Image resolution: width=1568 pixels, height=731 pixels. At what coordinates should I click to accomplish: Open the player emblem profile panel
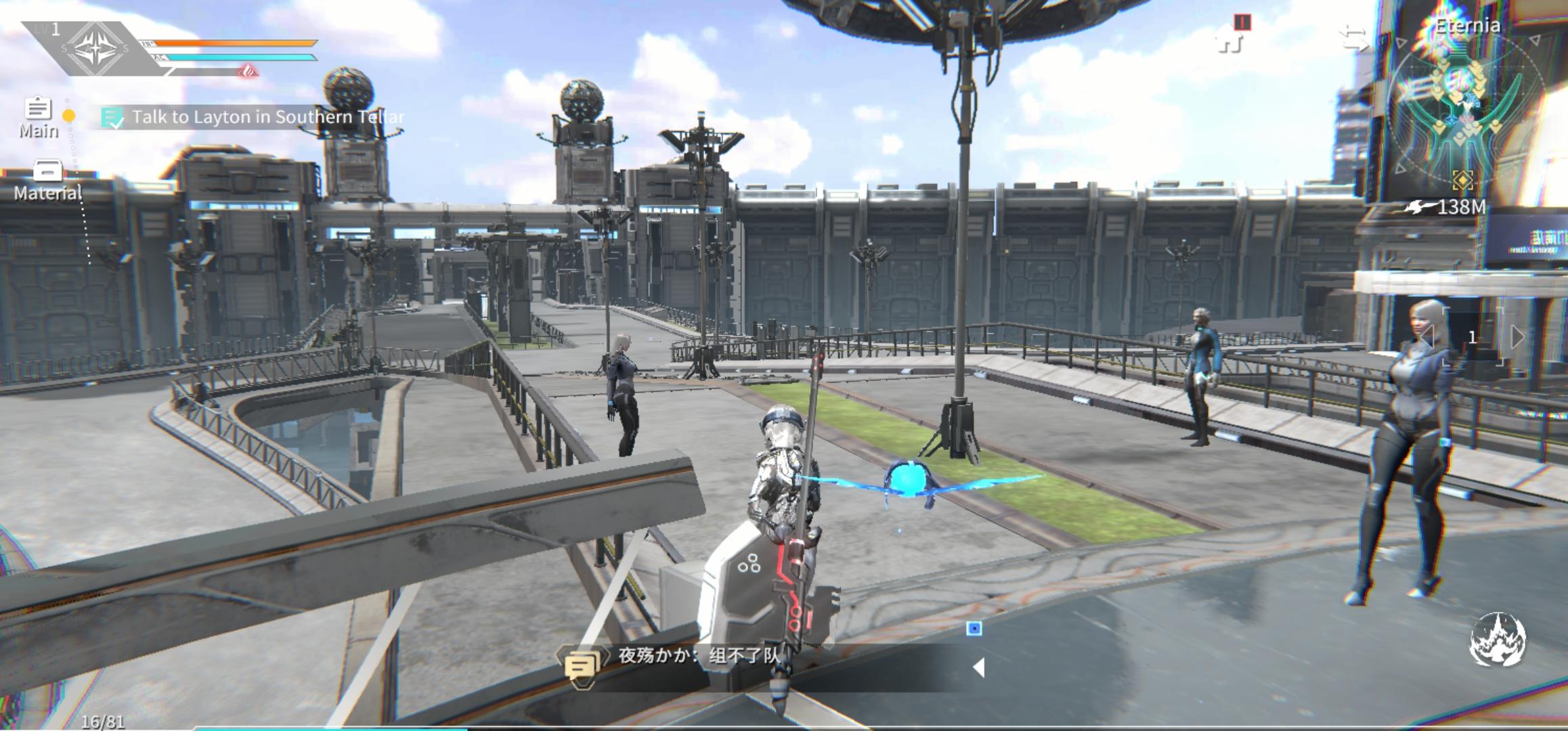[x=94, y=48]
